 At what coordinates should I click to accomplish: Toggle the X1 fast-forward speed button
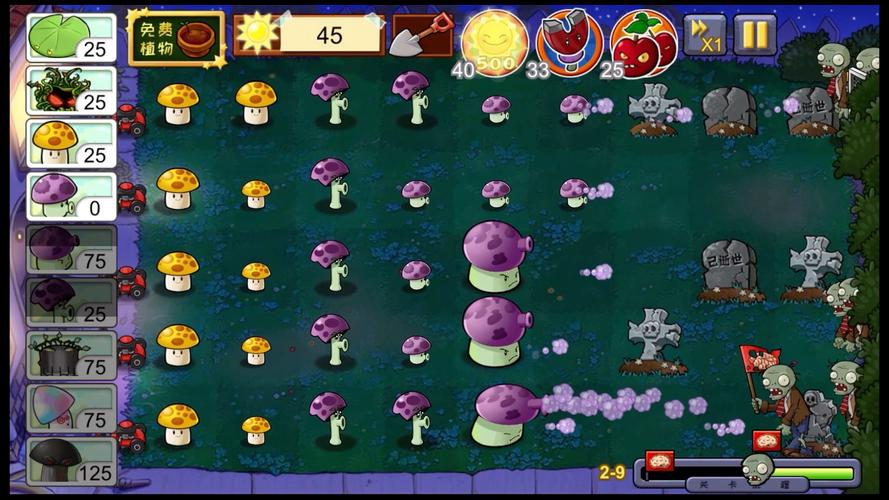point(704,35)
